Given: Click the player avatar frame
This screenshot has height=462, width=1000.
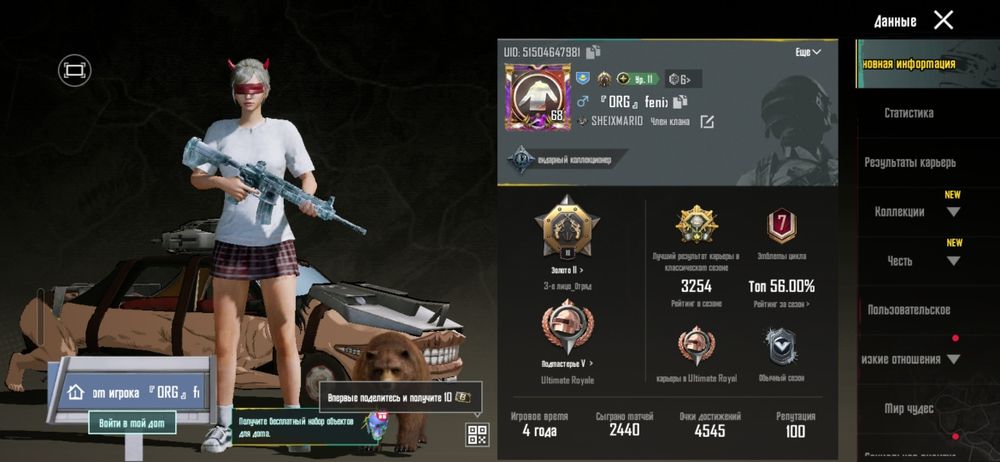Looking at the screenshot, I should click(x=536, y=97).
